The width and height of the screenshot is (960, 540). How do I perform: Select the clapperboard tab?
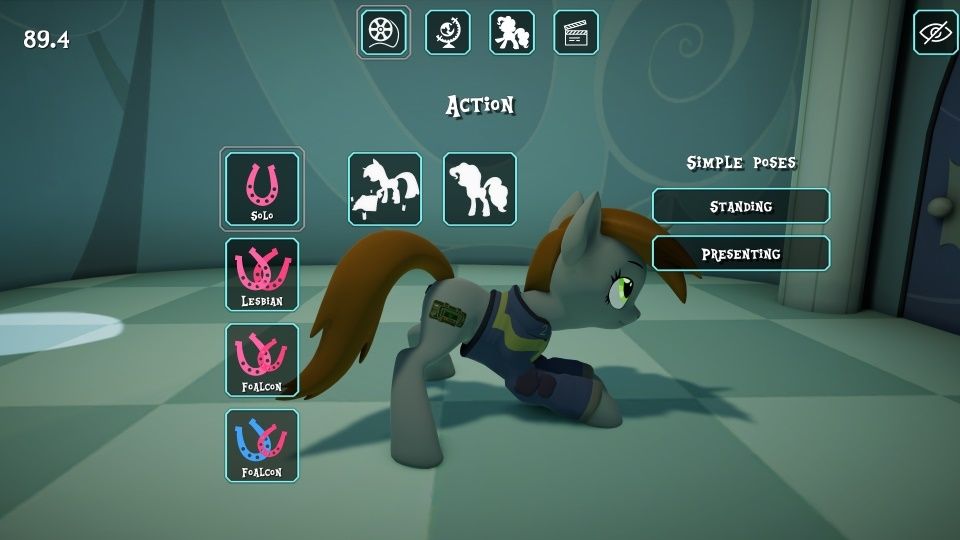[576, 32]
